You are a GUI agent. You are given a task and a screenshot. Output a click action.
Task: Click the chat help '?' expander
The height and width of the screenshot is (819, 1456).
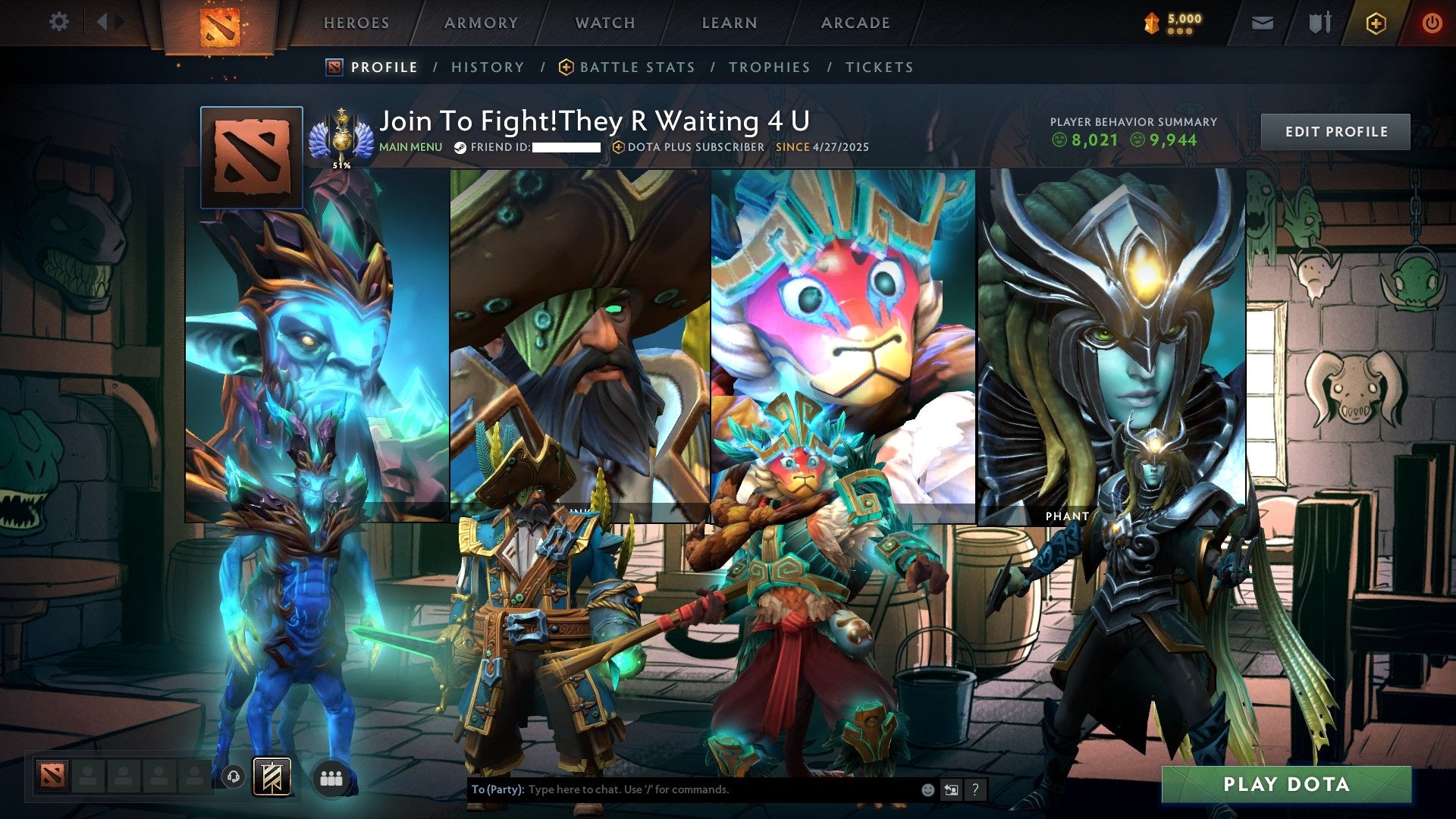coord(974,789)
